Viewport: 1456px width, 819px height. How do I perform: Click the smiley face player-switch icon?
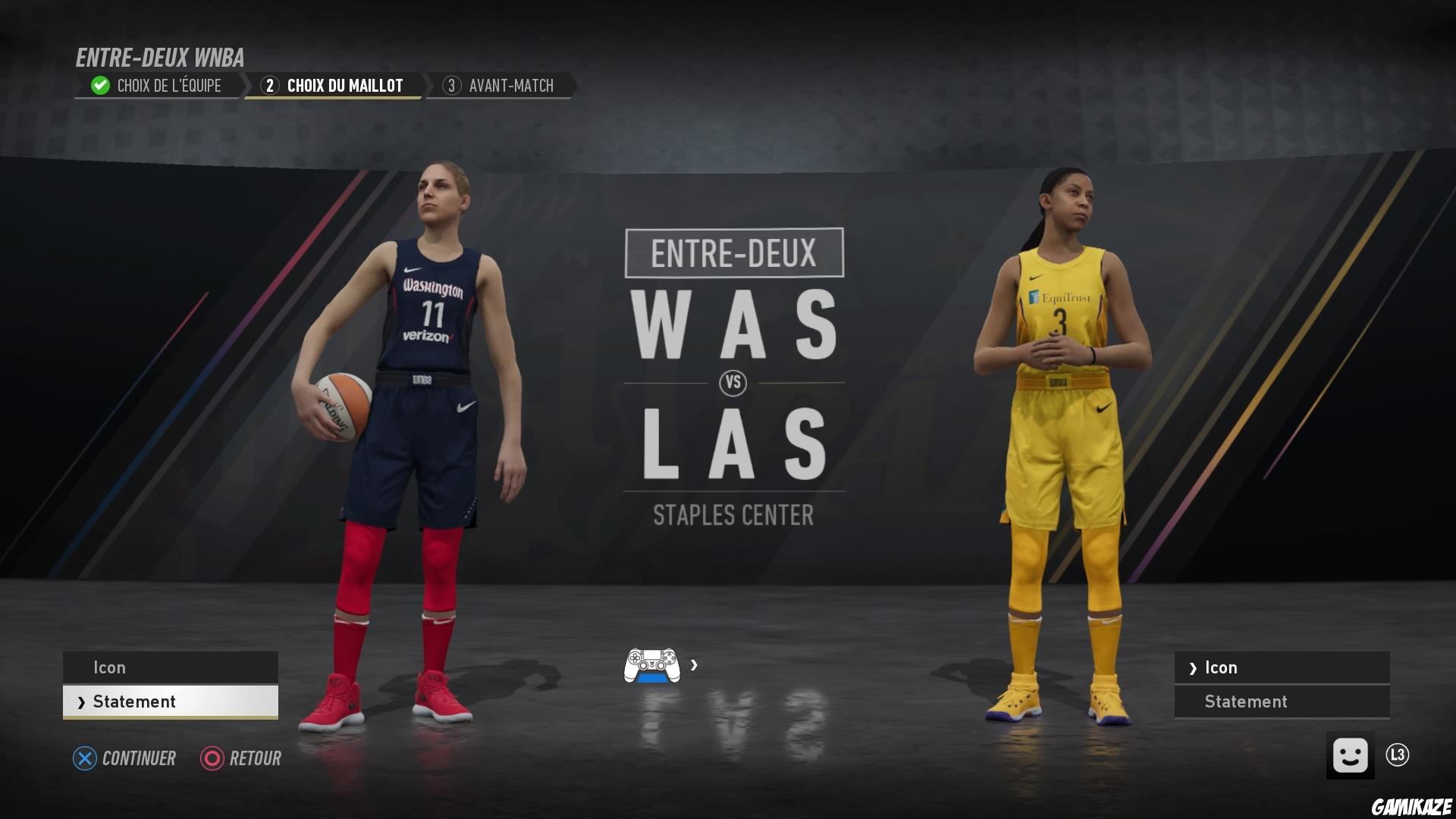(x=1352, y=755)
